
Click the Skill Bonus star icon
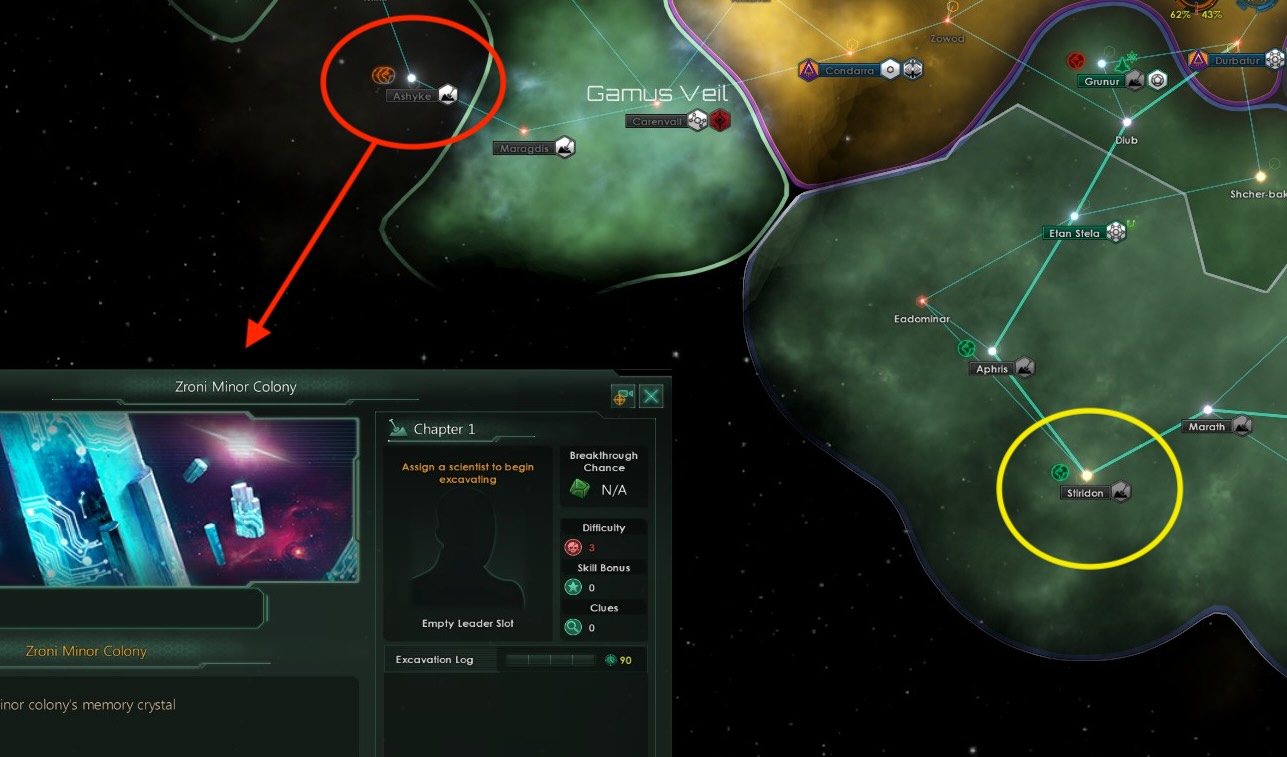[x=573, y=587]
